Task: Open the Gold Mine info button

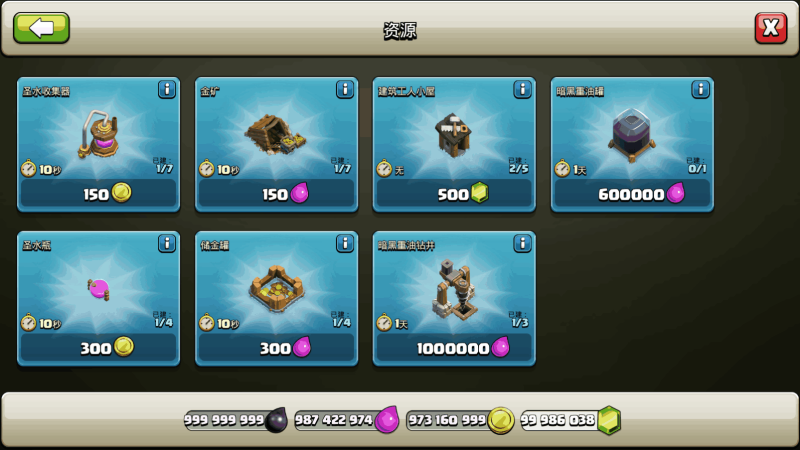Action: [345, 90]
